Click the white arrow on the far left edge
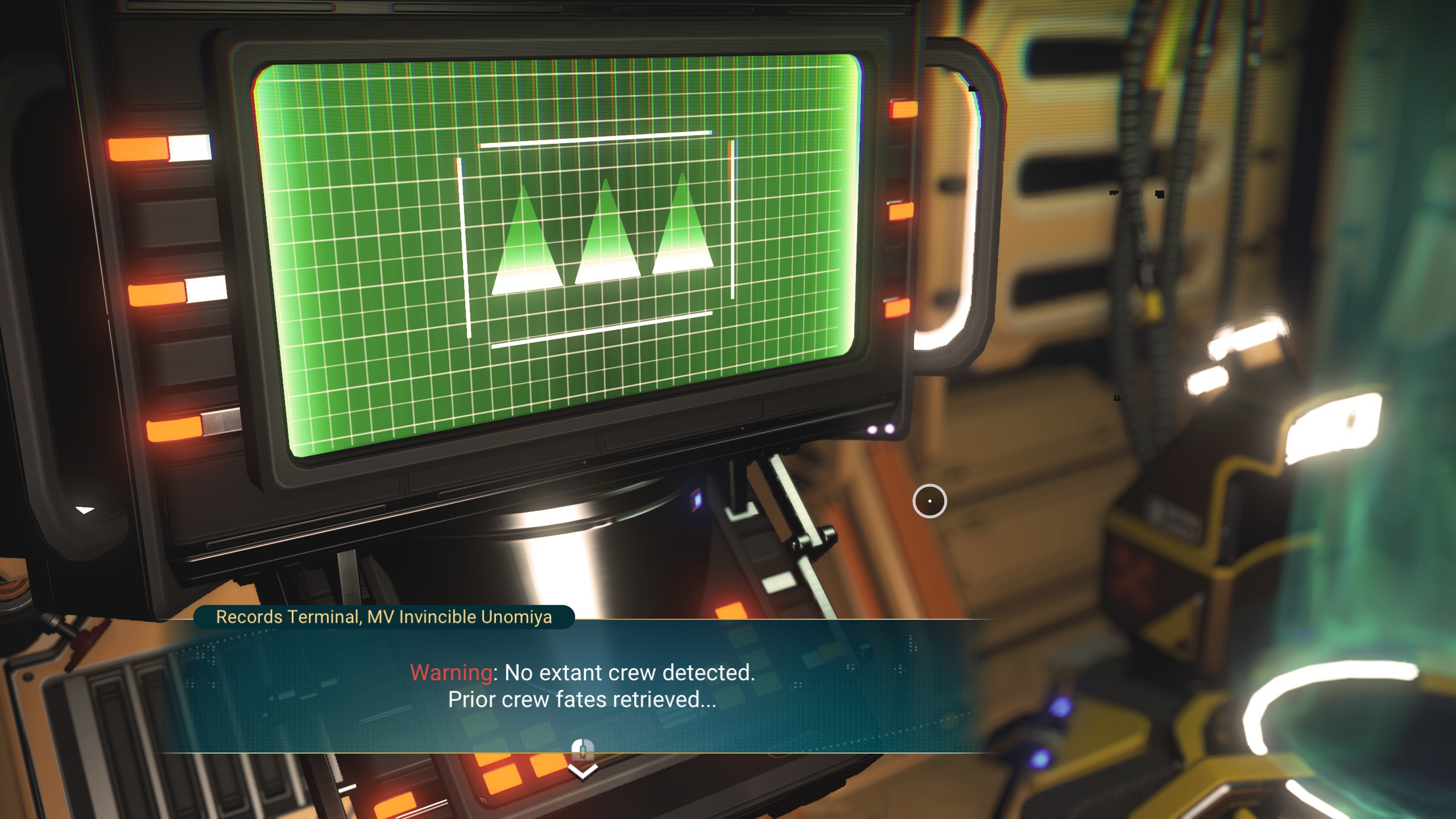1456x819 pixels. tap(84, 511)
